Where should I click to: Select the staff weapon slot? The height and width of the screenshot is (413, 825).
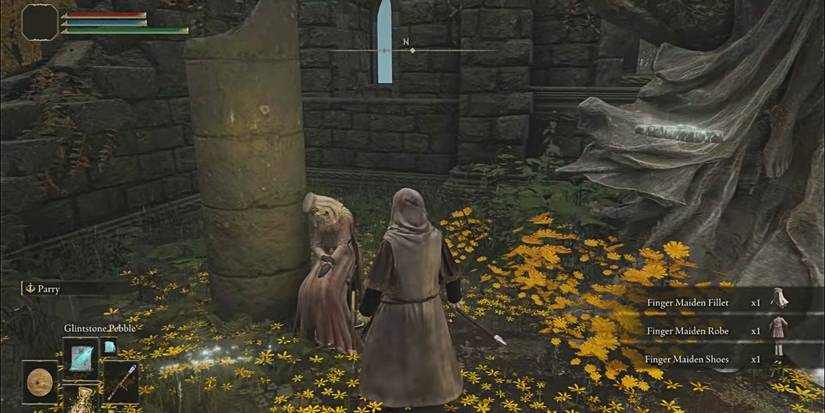(x=120, y=381)
